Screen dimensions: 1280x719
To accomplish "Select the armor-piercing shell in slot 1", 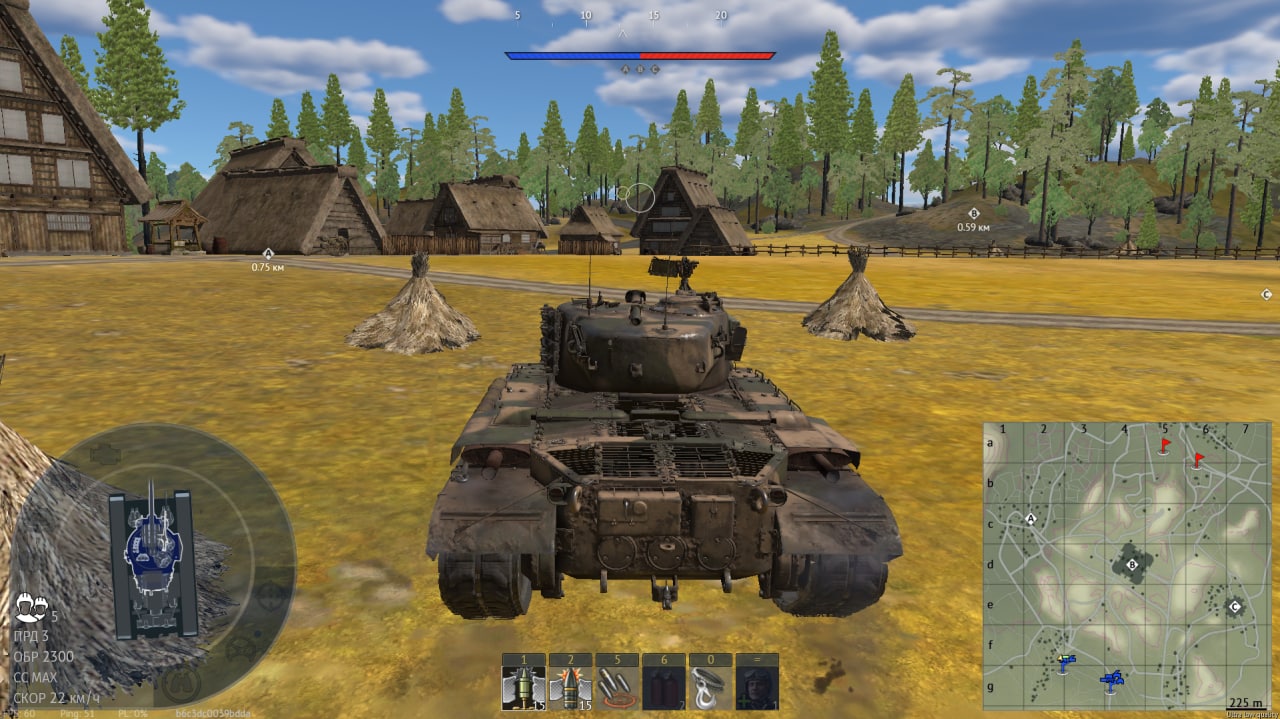I will [523, 687].
